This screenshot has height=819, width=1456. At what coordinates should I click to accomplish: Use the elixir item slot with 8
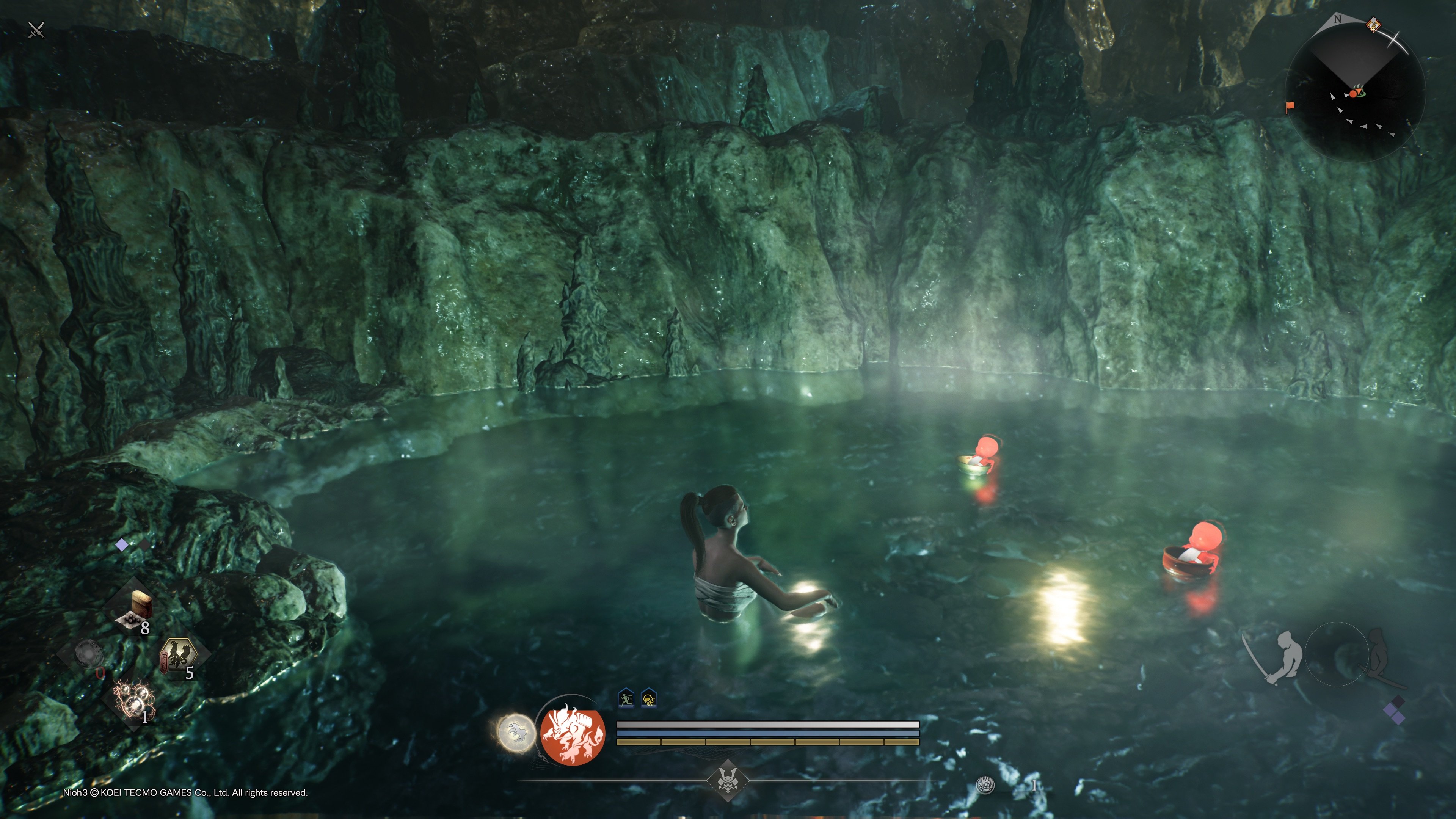pos(135,610)
